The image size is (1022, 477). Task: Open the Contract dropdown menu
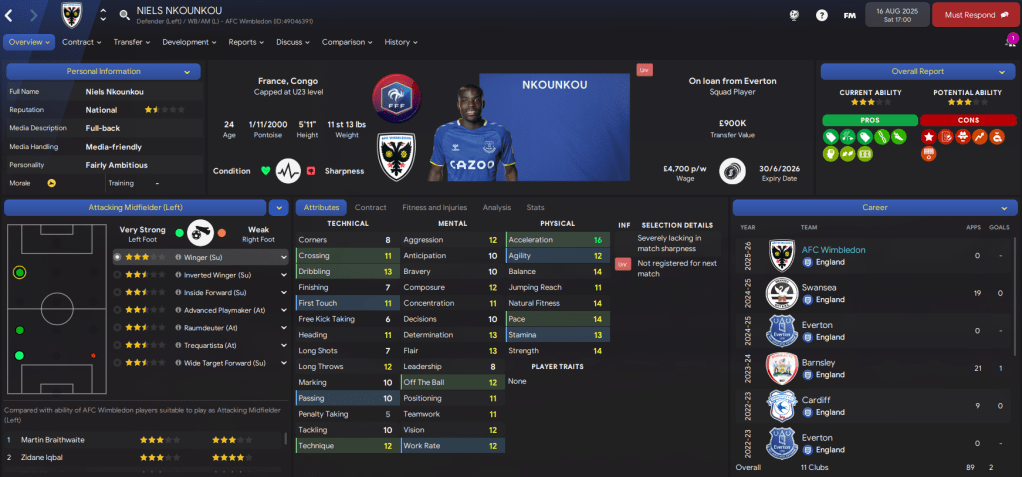pyautogui.click(x=82, y=42)
